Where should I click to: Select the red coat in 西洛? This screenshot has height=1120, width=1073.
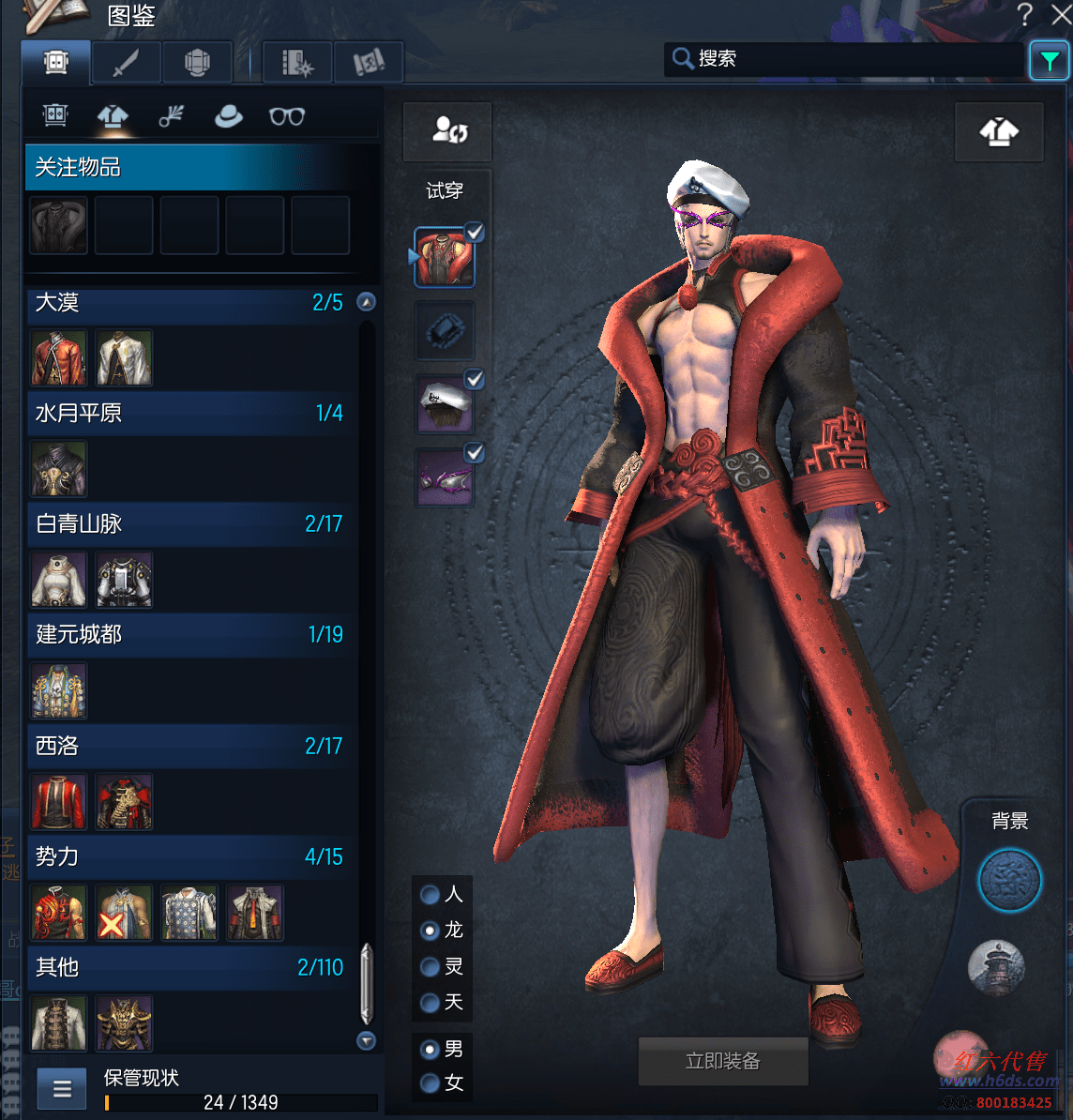click(x=59, y=802)
